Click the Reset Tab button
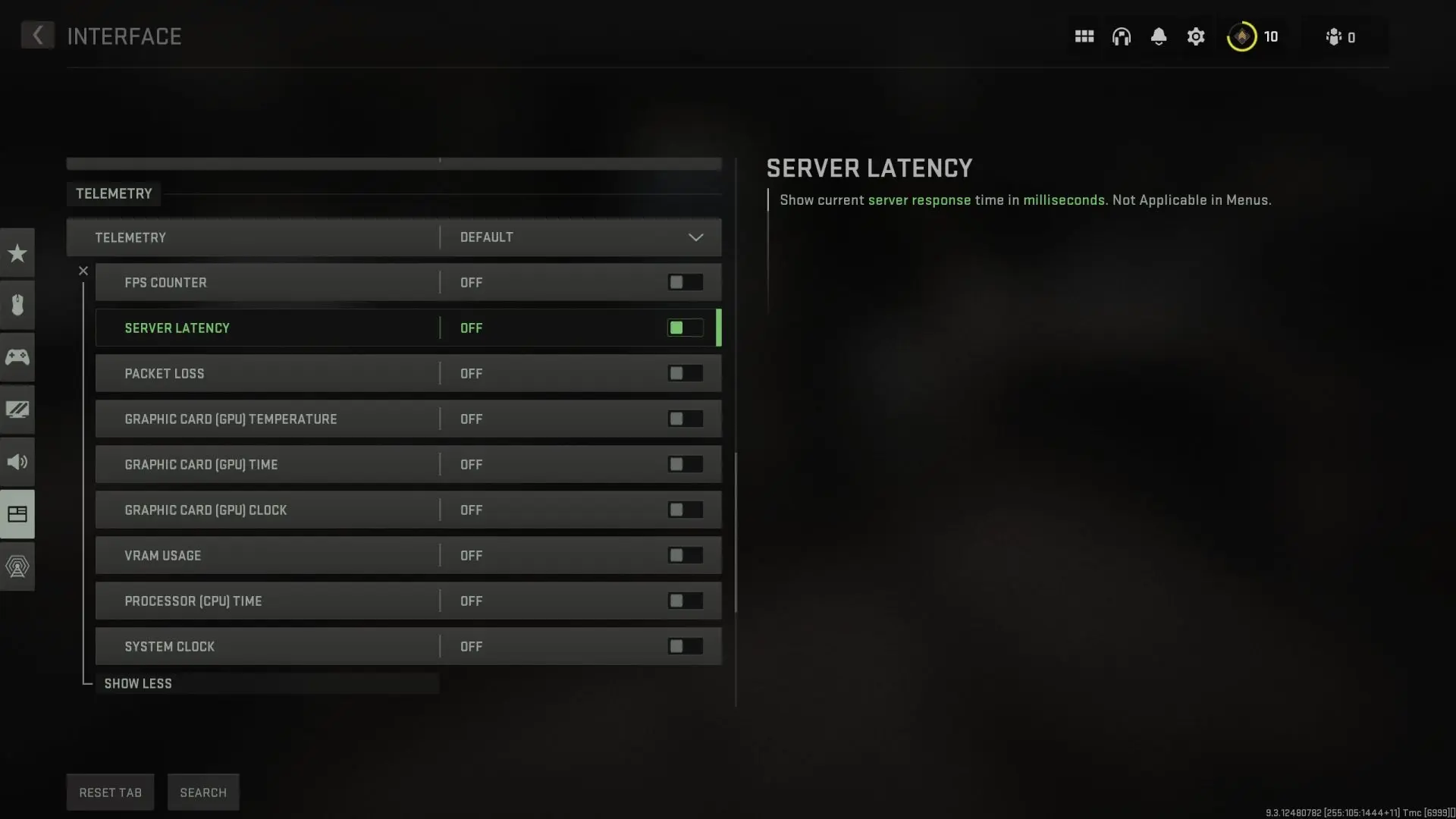 click(x=110, y=792)
